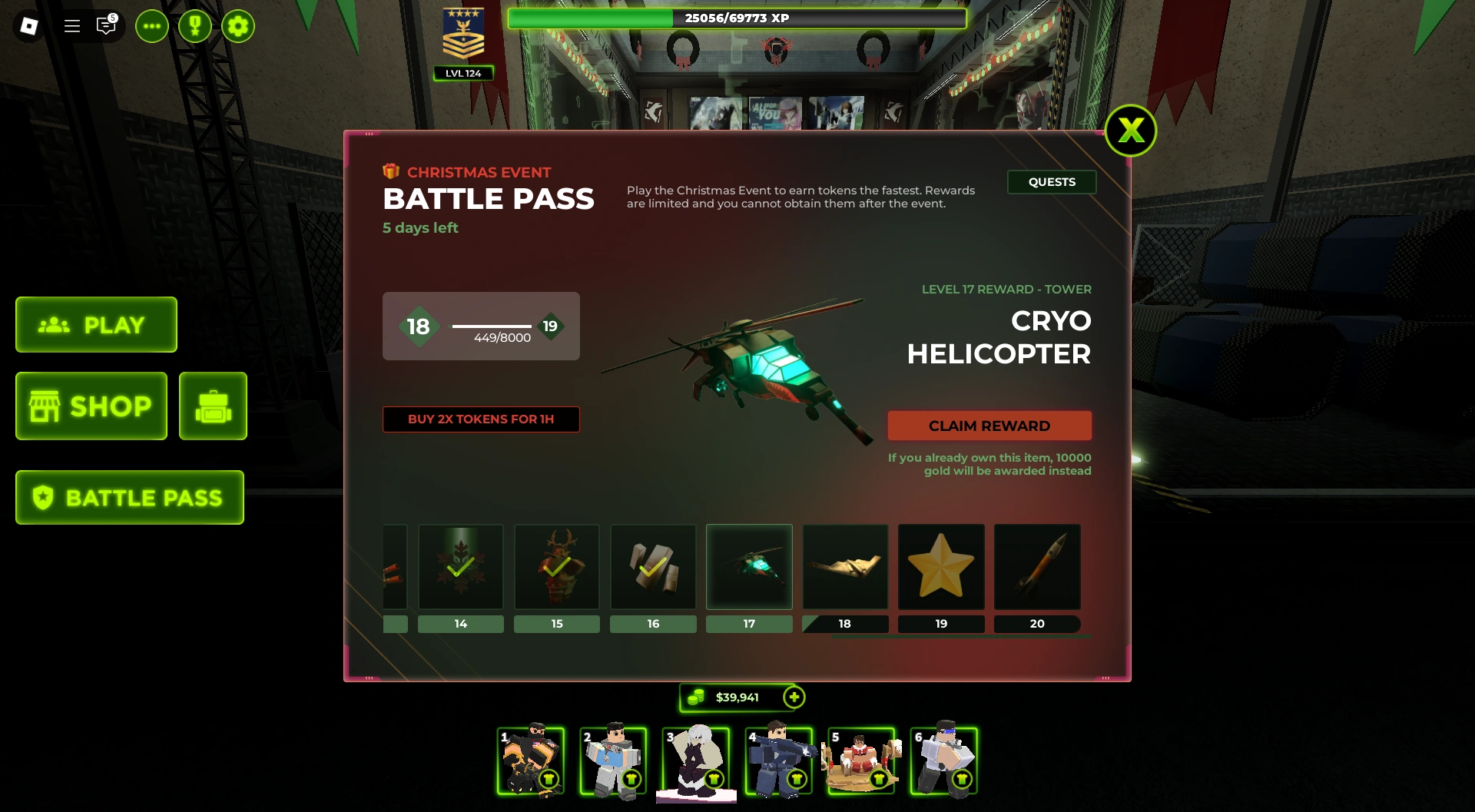This screenshot has height=812, width=1475.
Task: Click the ellipsis more-options icon
Action: [x=151, y=25]
